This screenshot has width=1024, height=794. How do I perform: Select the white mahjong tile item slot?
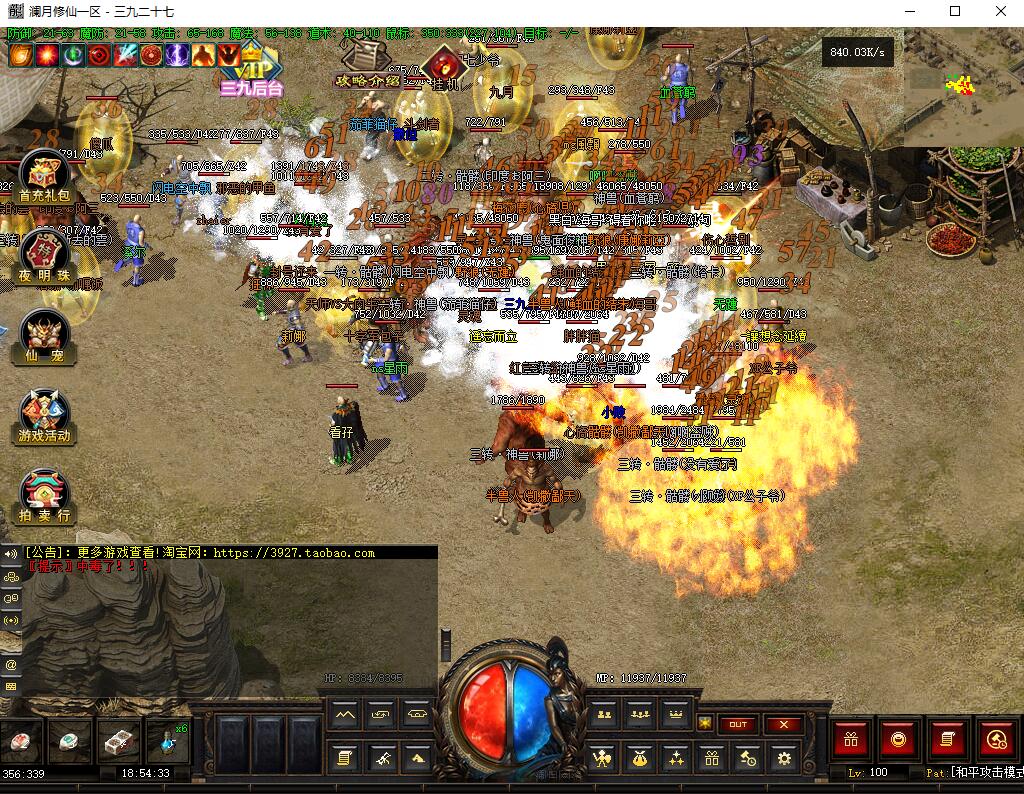(118, 742)
